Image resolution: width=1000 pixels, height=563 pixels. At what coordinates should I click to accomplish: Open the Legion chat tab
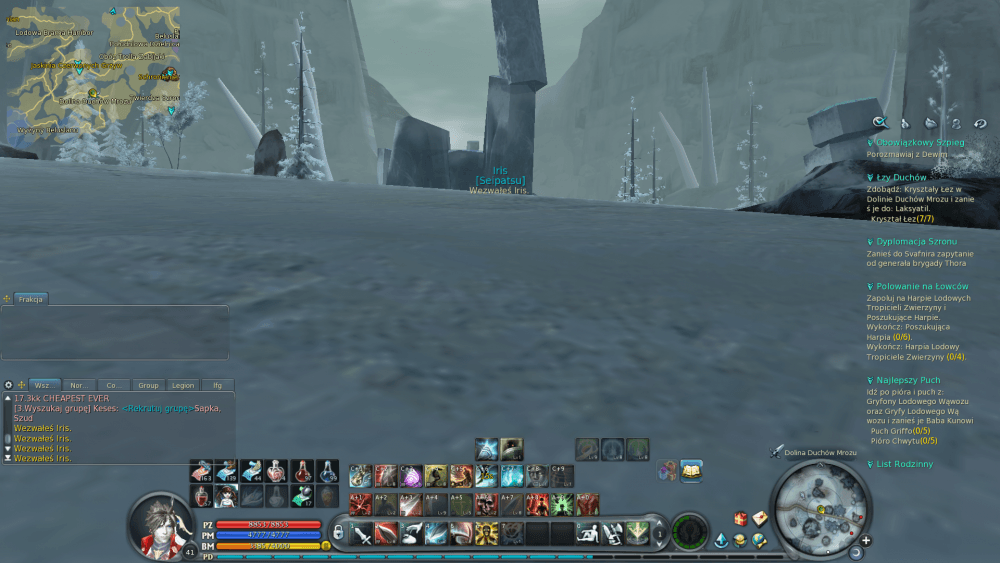(x=182, y=385)
